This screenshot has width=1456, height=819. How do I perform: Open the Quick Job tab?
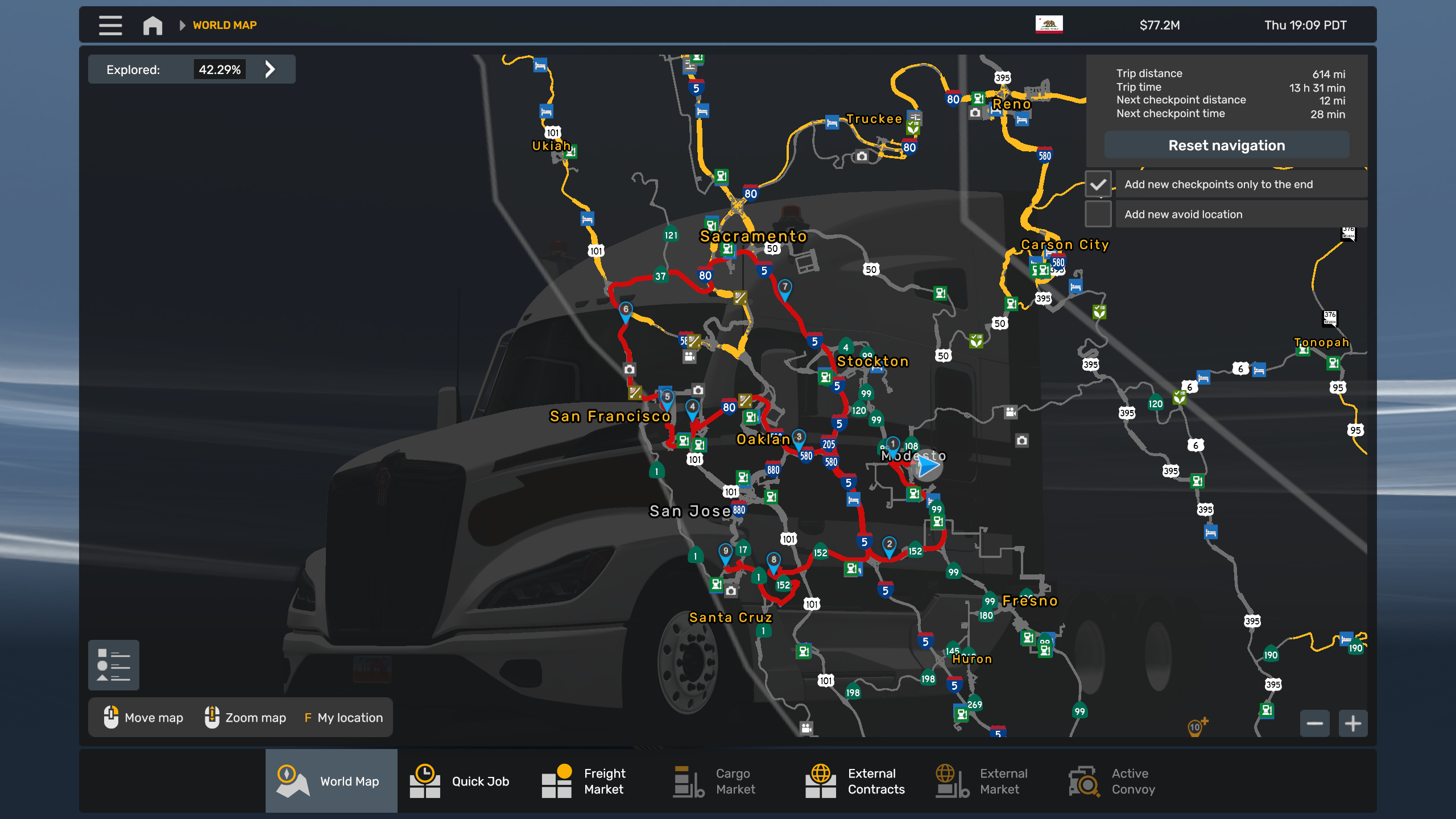pyautogui.click(x=461, y=781)
